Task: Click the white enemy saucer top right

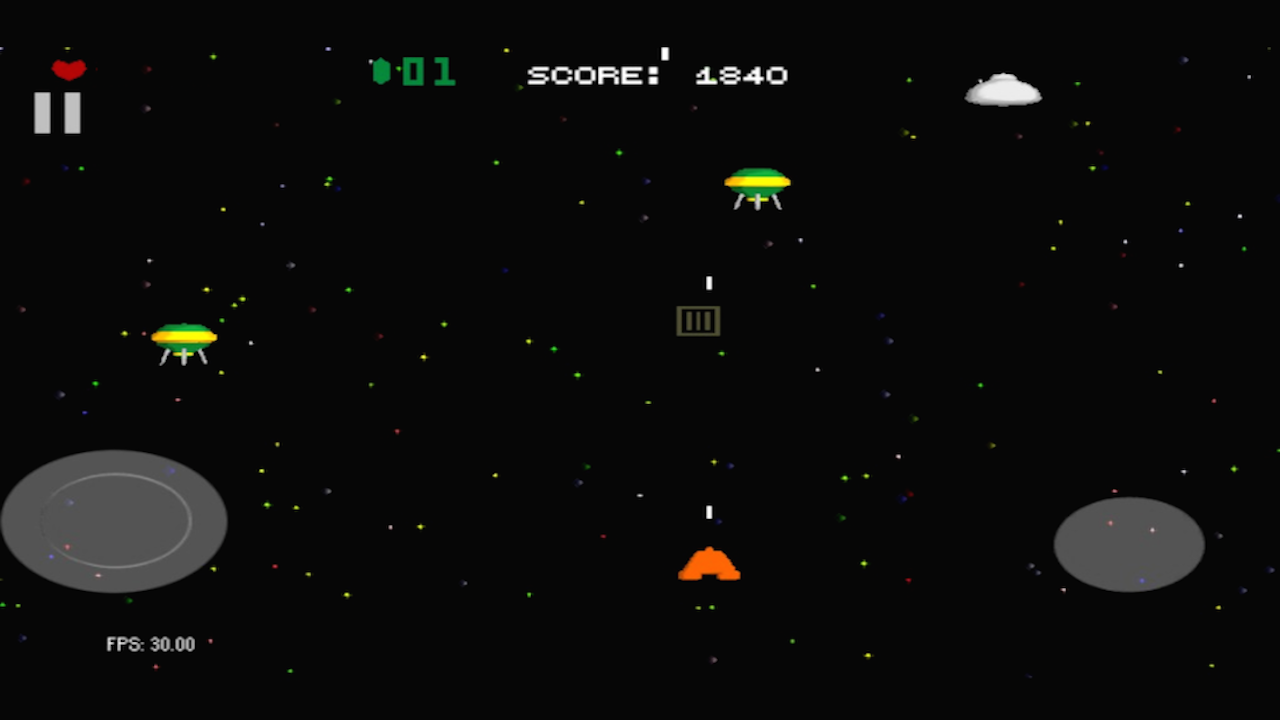Action: [1003, 90]
